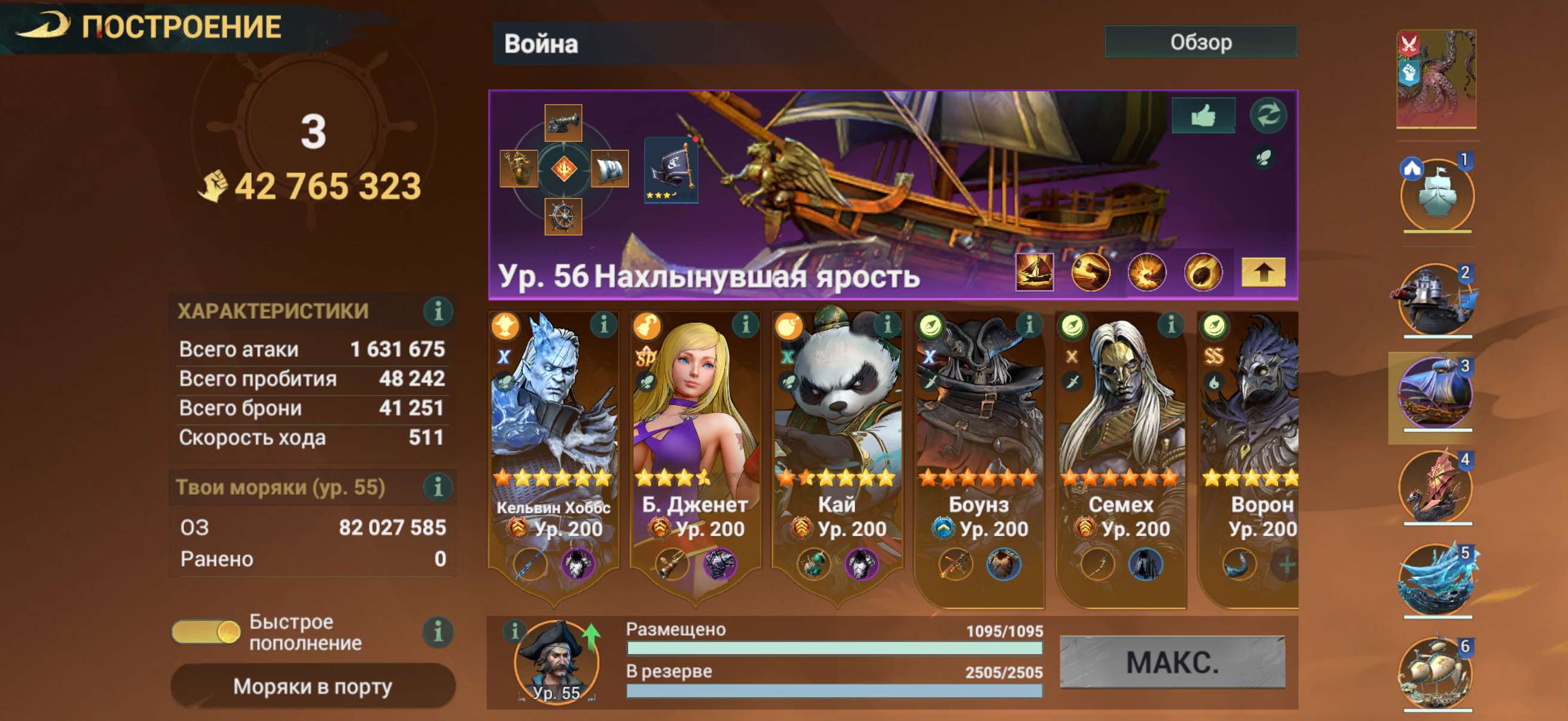Open the pirate captain sailor portrait
Screen dimensions: 1568x721
(x=556, y=660)
